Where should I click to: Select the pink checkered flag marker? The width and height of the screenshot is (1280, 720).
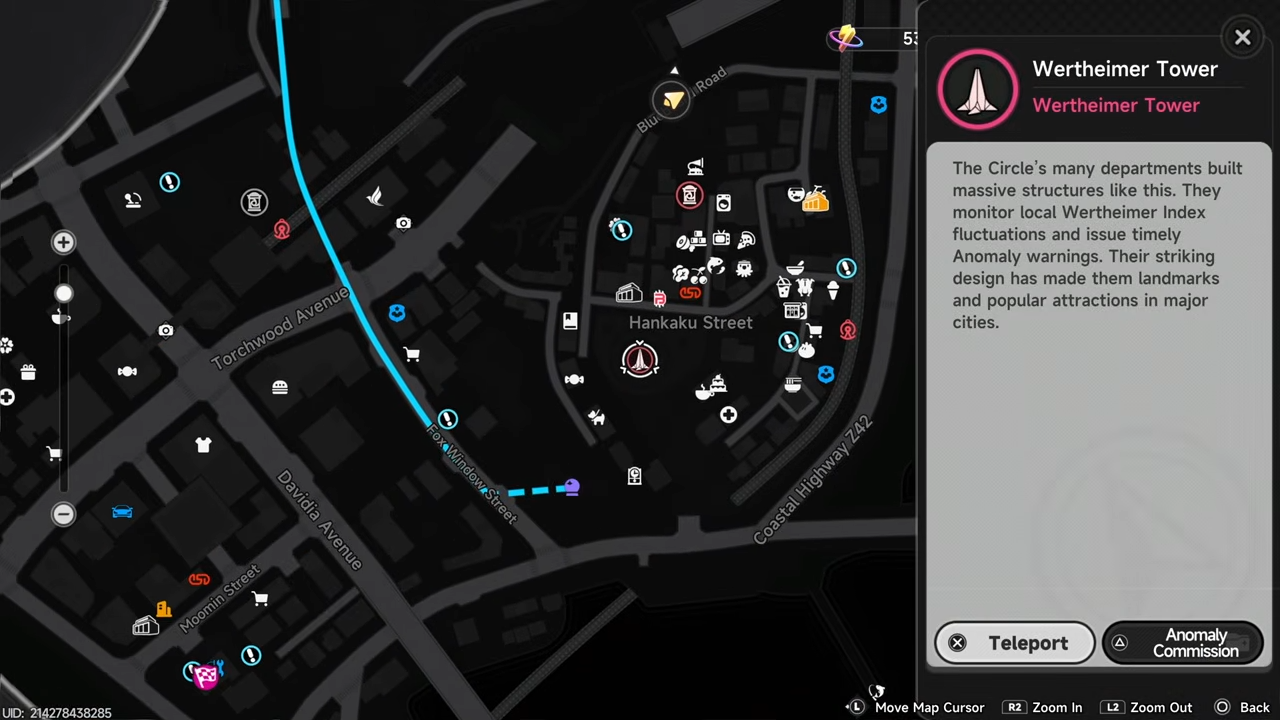[x=206, y=677]
